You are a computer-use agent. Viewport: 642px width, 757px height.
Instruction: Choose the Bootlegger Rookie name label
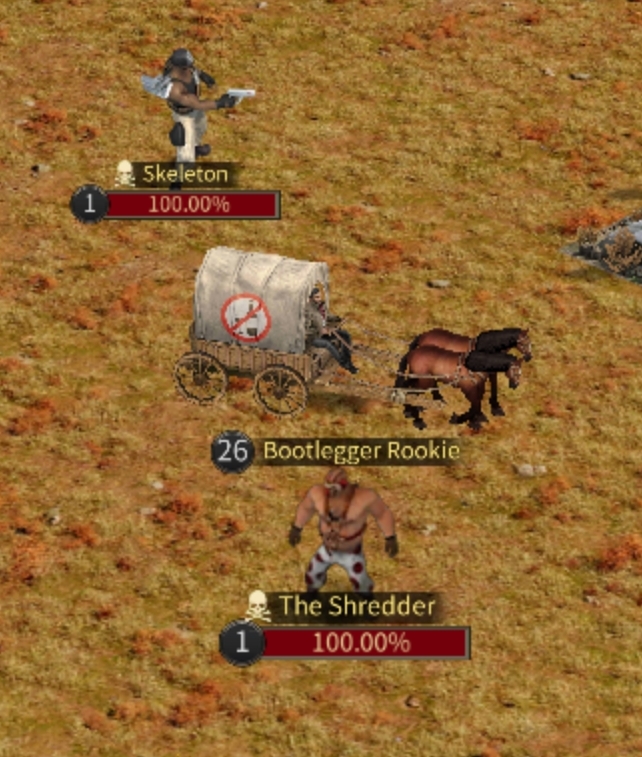click(360, 451)
